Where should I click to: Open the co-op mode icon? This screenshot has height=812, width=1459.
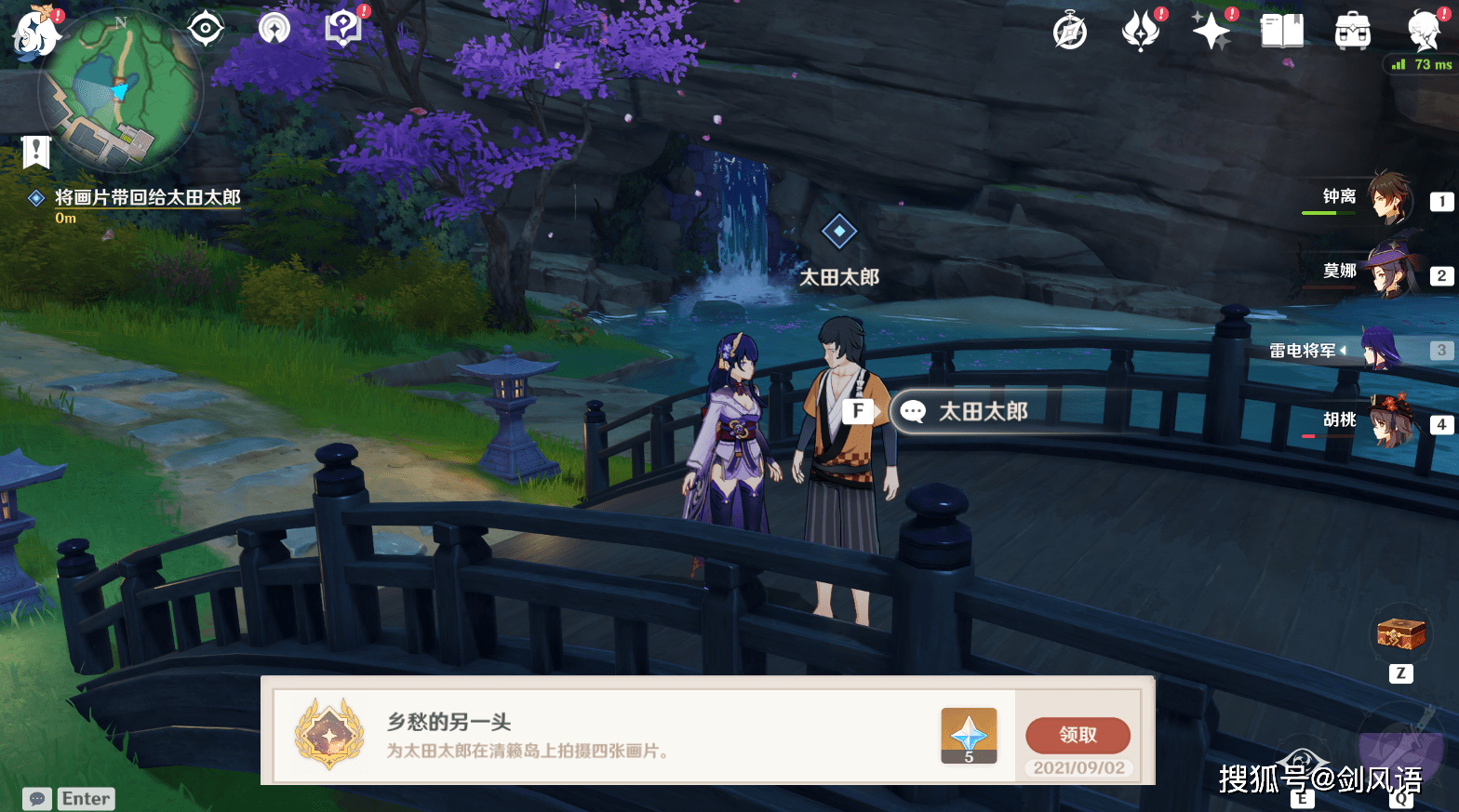[274, 28]
